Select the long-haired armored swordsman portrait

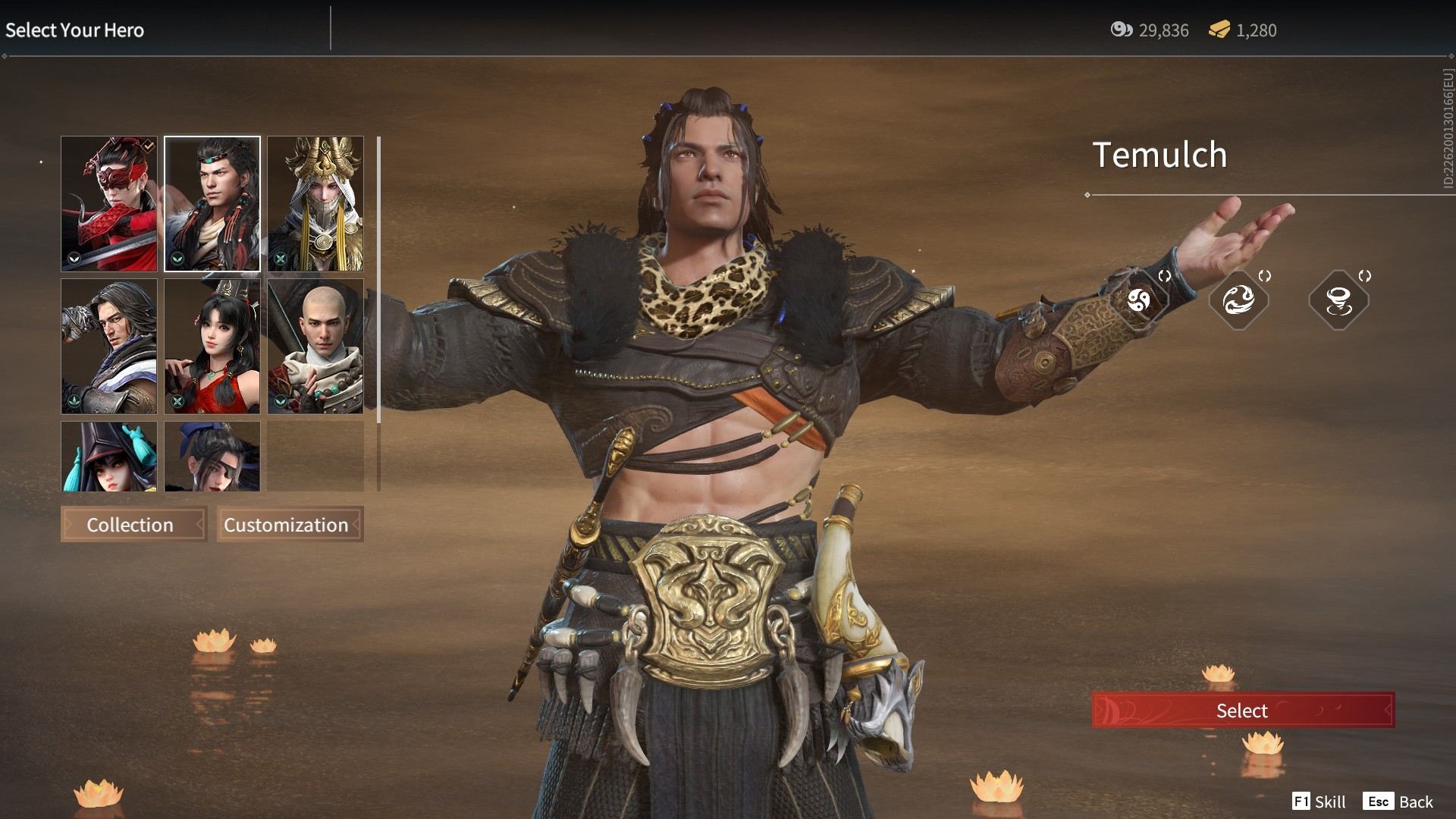pyautogui.click(x=109, y=346)
